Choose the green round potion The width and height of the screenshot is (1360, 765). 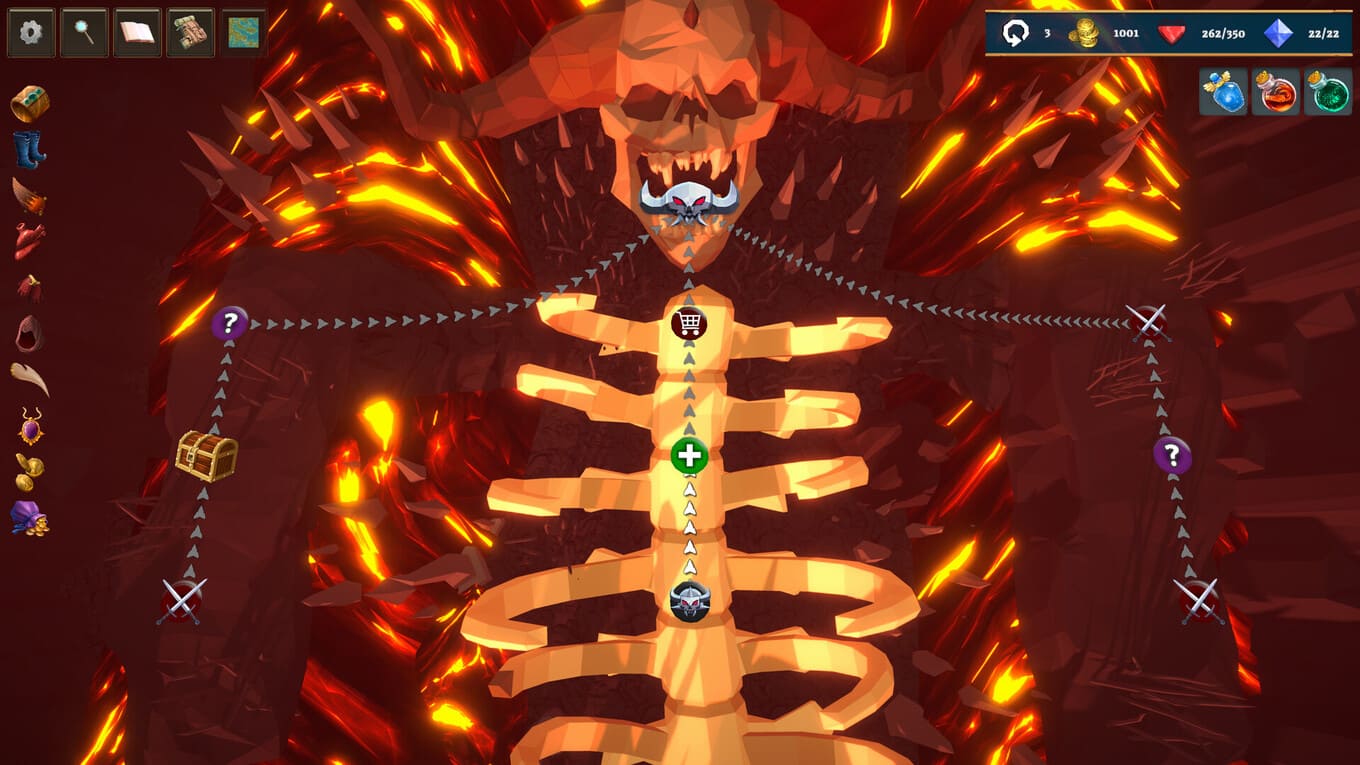click(1328, 92)
